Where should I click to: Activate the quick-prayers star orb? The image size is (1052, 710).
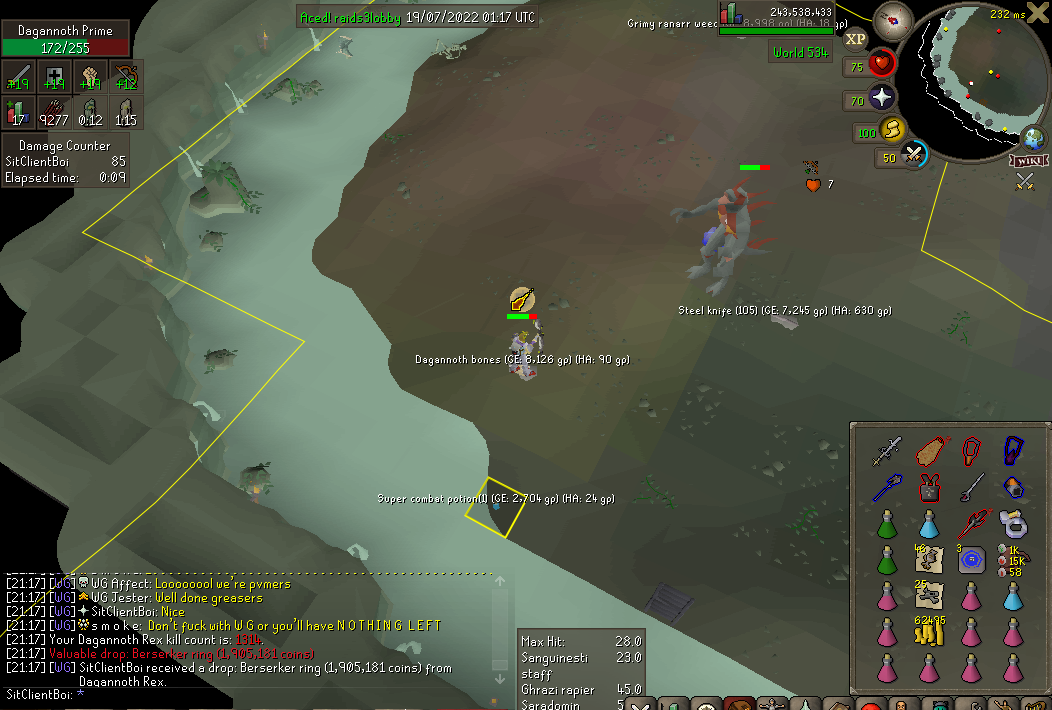coord(882,98)
